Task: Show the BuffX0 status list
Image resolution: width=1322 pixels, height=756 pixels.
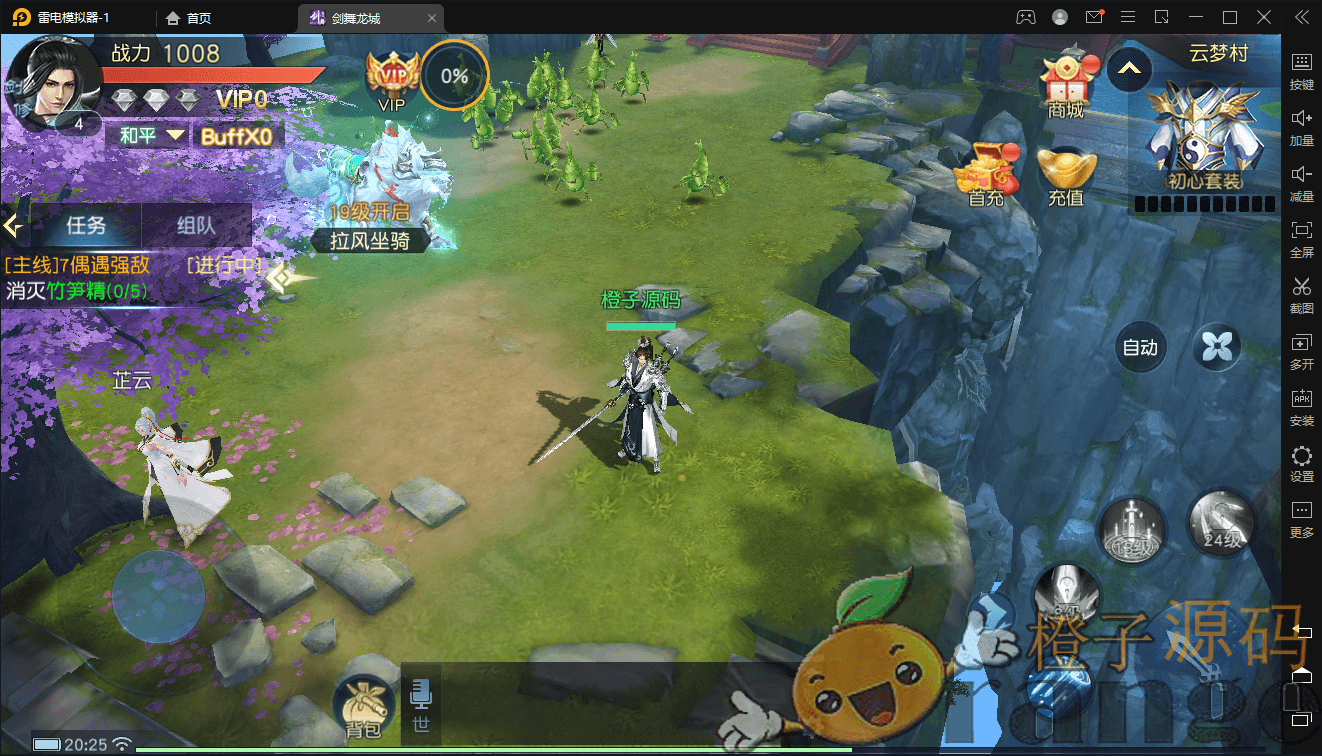Action: click(235, 136)
